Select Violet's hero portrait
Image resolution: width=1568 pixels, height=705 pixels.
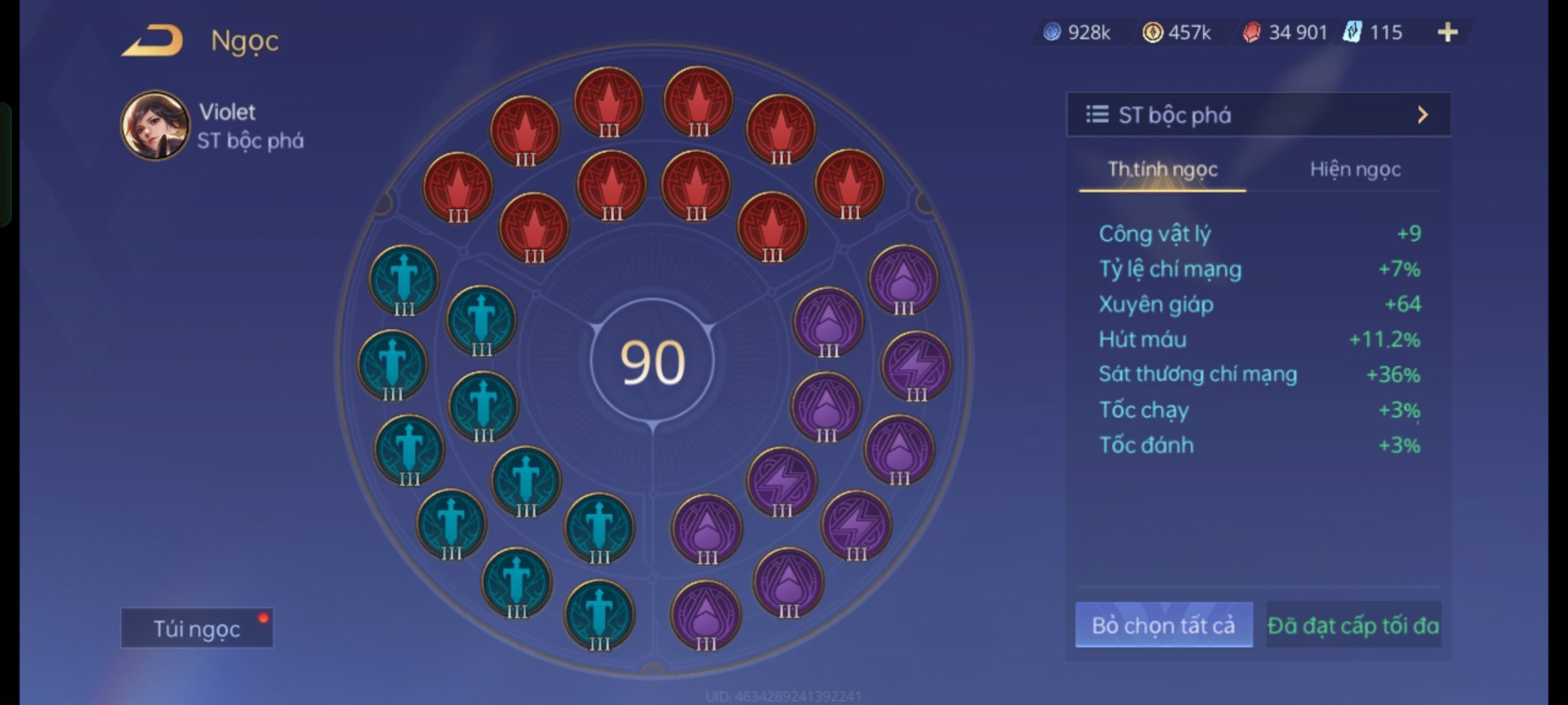tap(155, 126)
